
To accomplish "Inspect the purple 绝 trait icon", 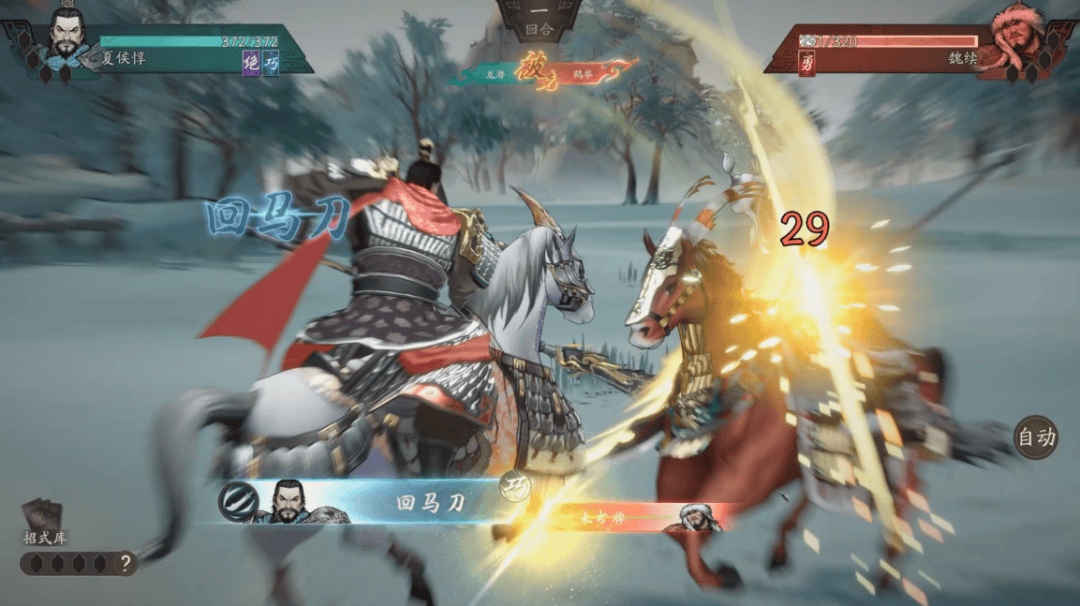I will pos(251,62).
